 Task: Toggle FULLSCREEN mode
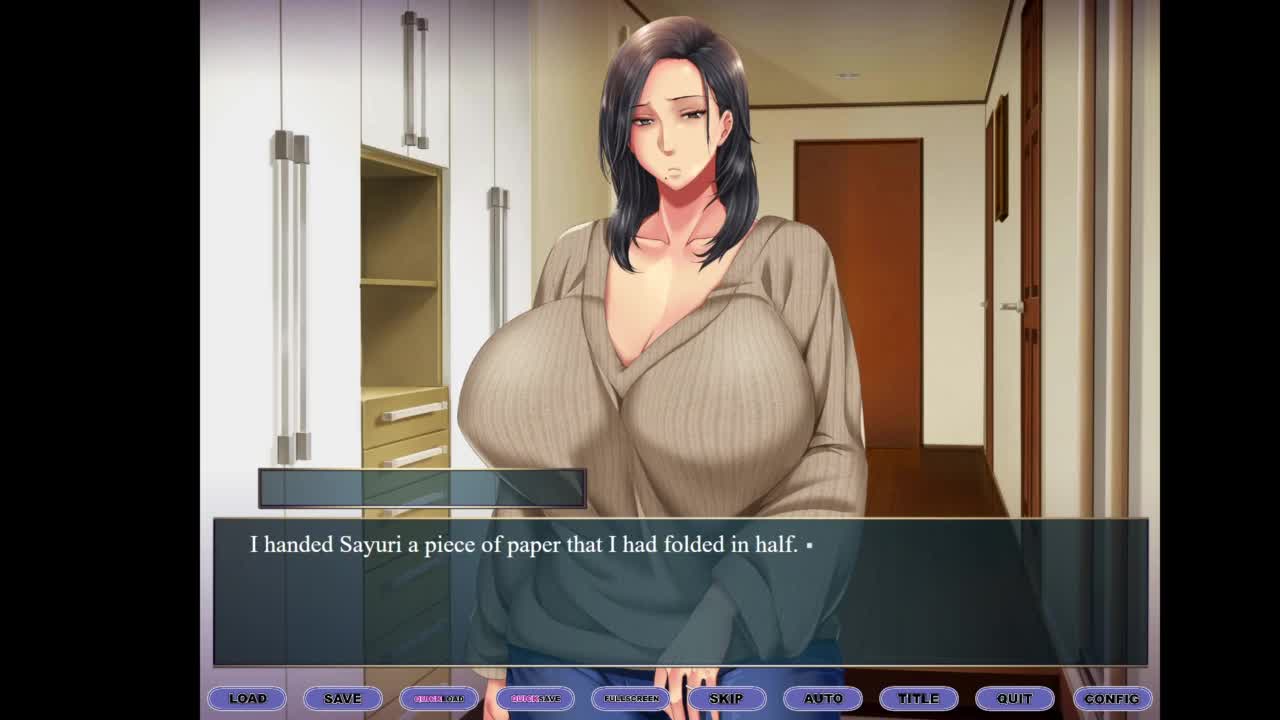[x=631, y=698]
